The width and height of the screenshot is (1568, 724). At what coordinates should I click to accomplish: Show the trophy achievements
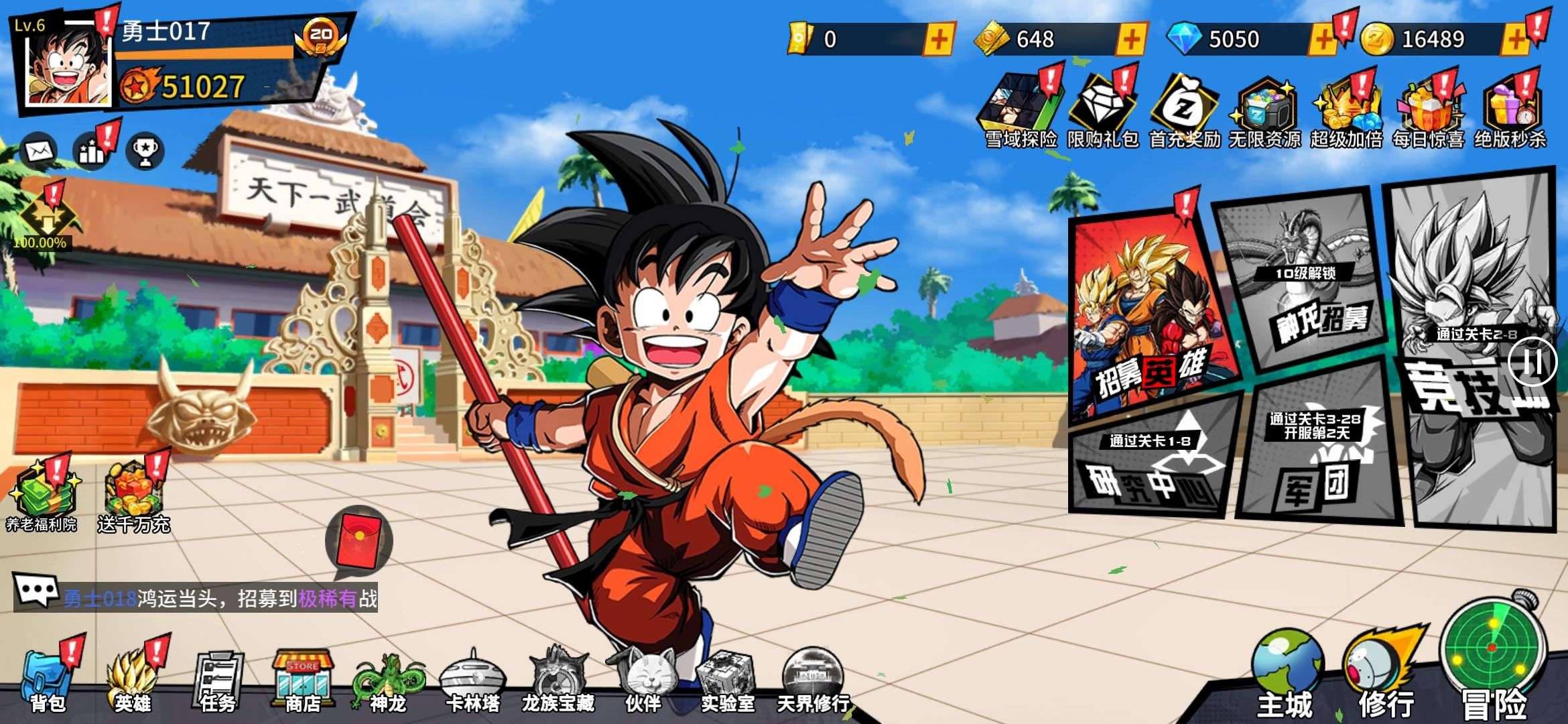[145, 151]
